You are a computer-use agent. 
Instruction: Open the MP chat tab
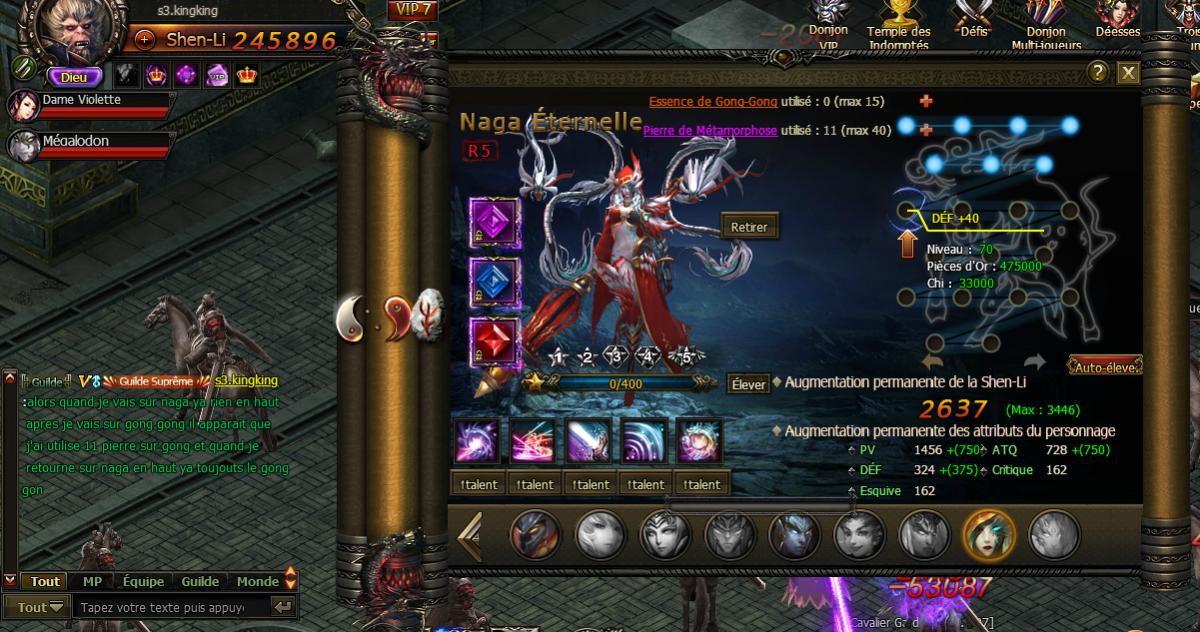[x=92, y=581]
